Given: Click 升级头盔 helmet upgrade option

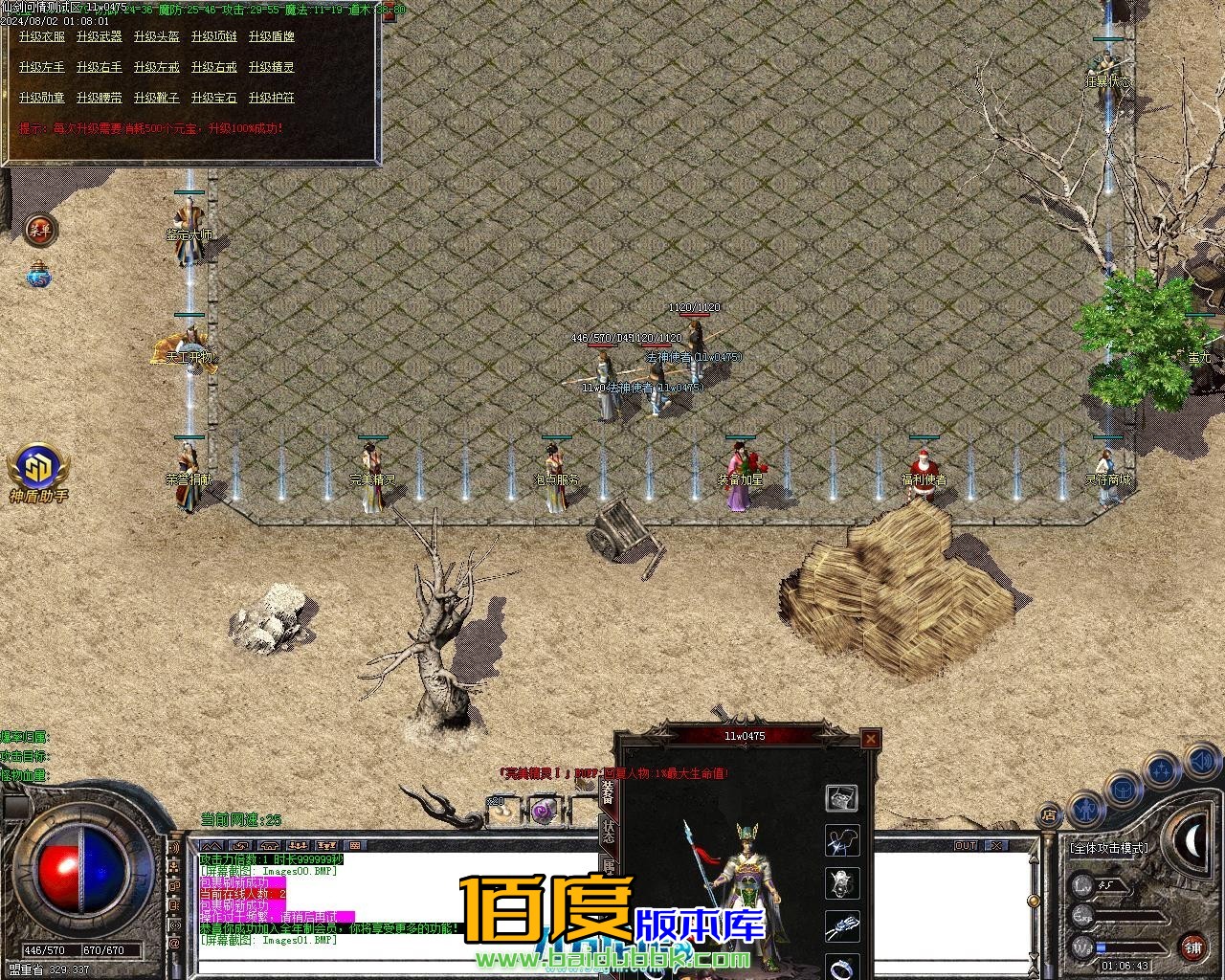Looking at the screenshot, I should click(x=157, y=36).
